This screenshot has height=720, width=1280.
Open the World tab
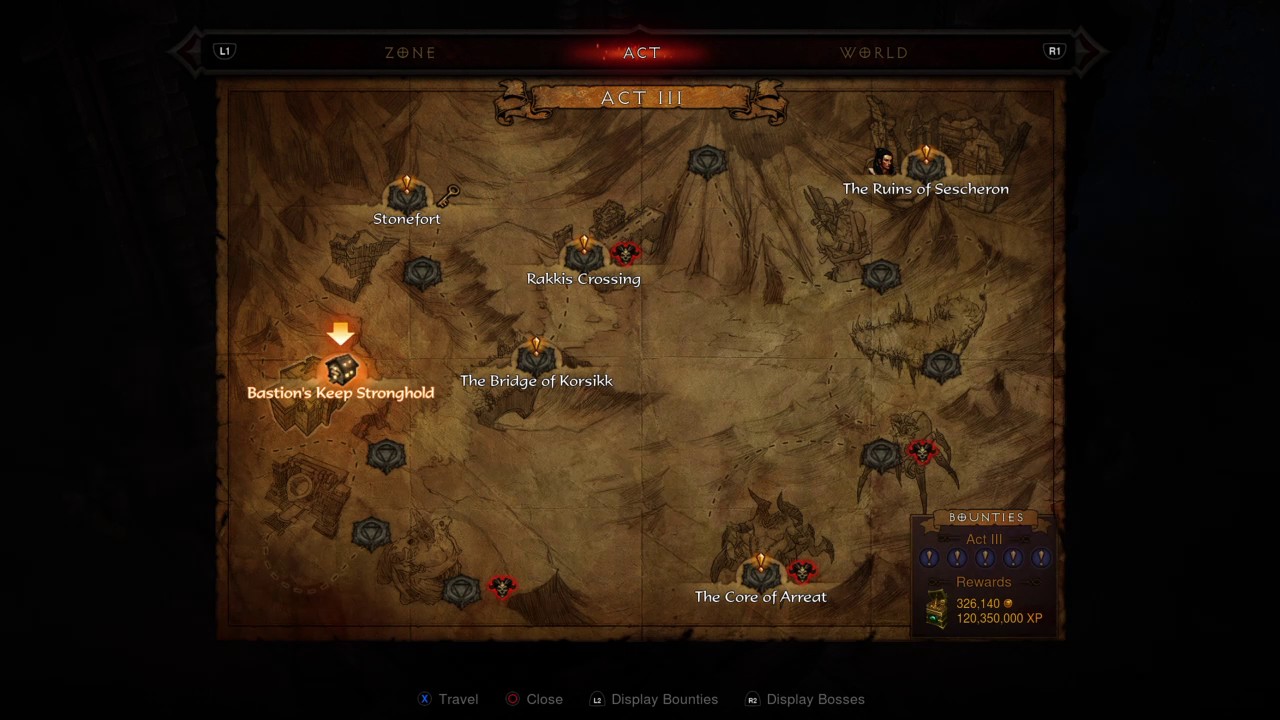tap(874, 53)
